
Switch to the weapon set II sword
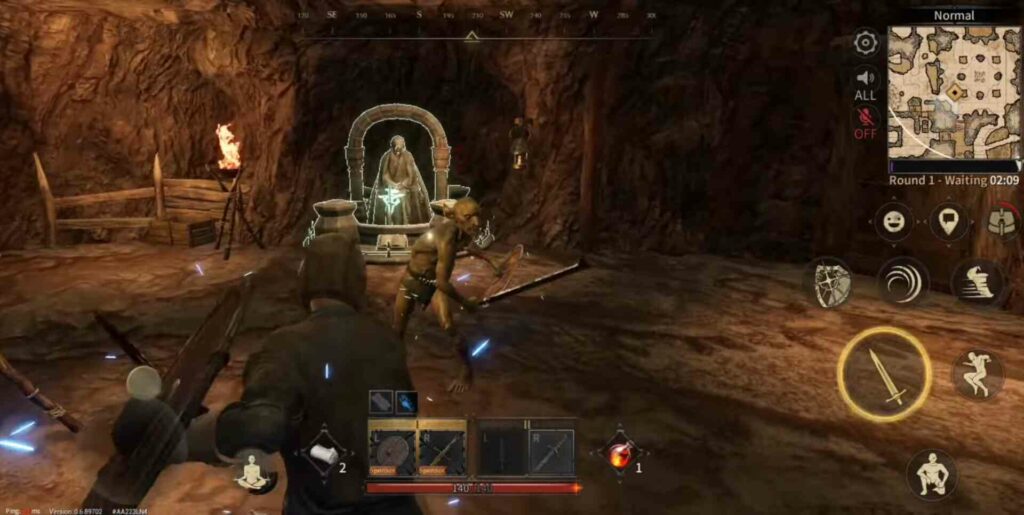(551, 451)
